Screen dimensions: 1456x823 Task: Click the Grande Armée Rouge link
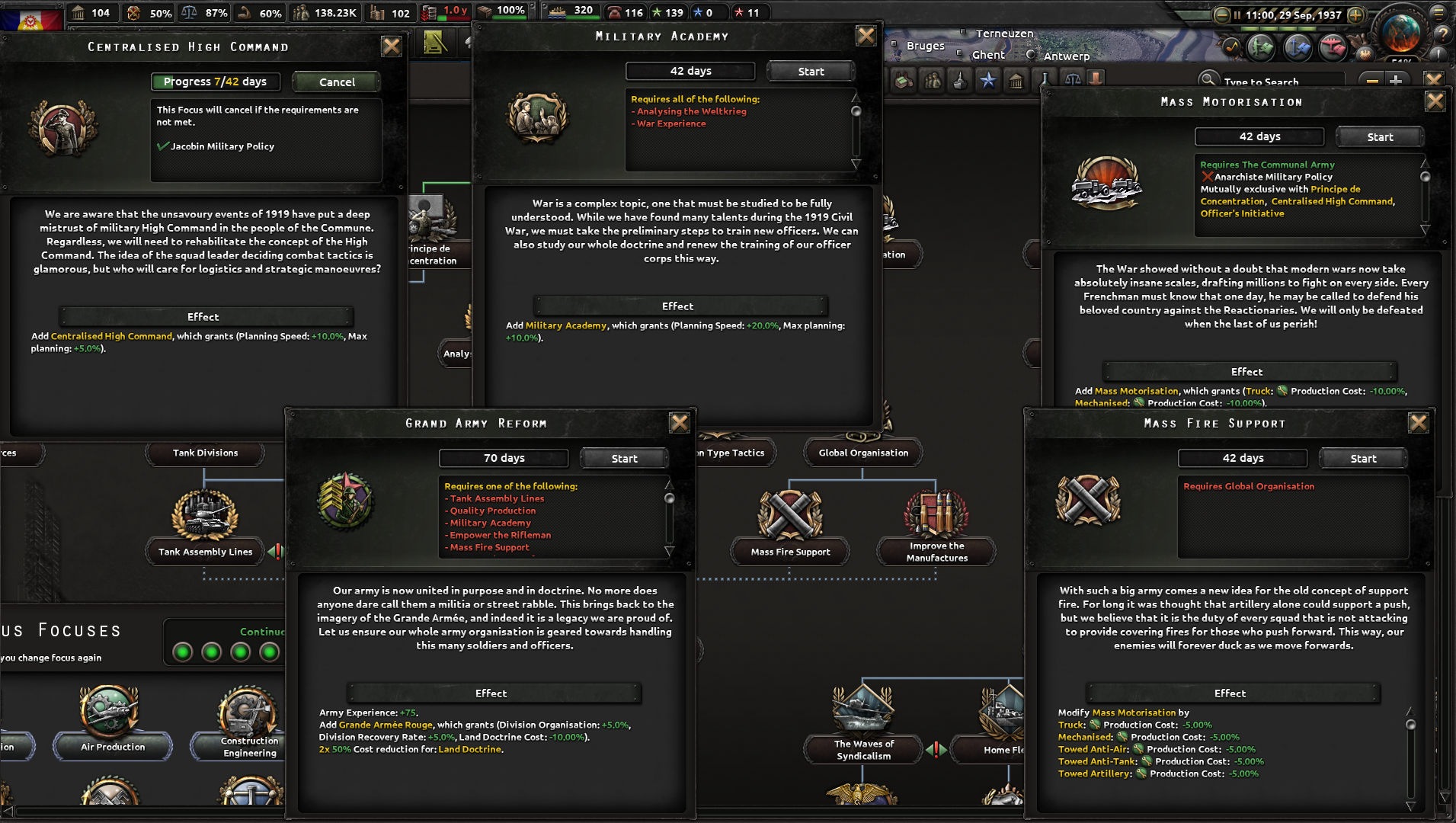386,725
